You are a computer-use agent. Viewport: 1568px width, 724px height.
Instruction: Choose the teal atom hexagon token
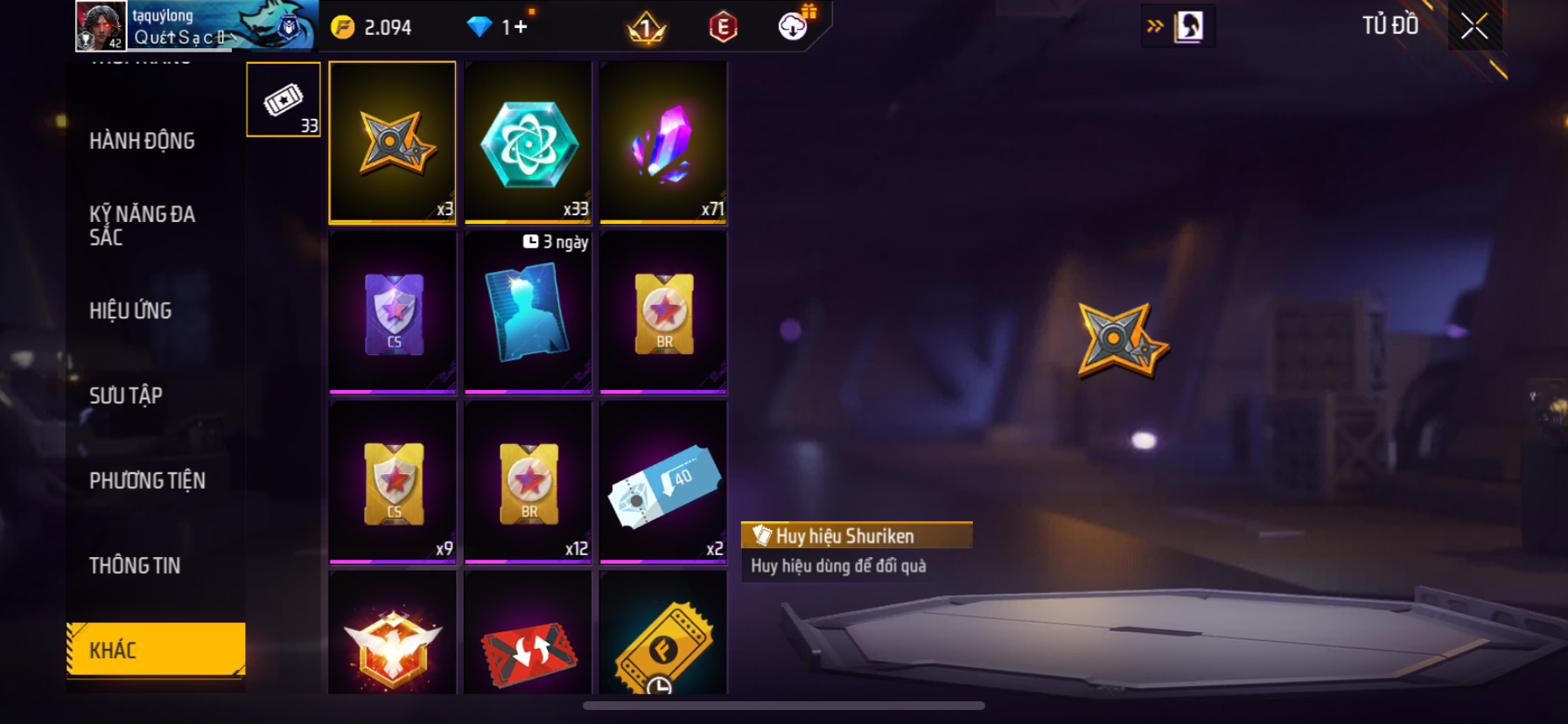528,142
